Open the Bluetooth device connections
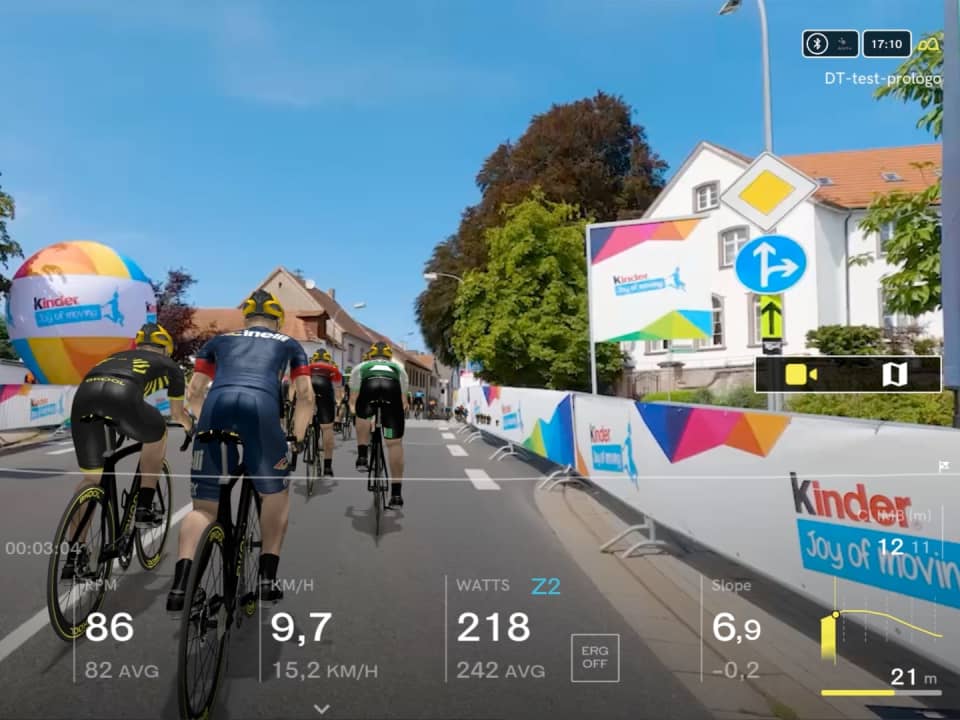 (x=817, y=43)
